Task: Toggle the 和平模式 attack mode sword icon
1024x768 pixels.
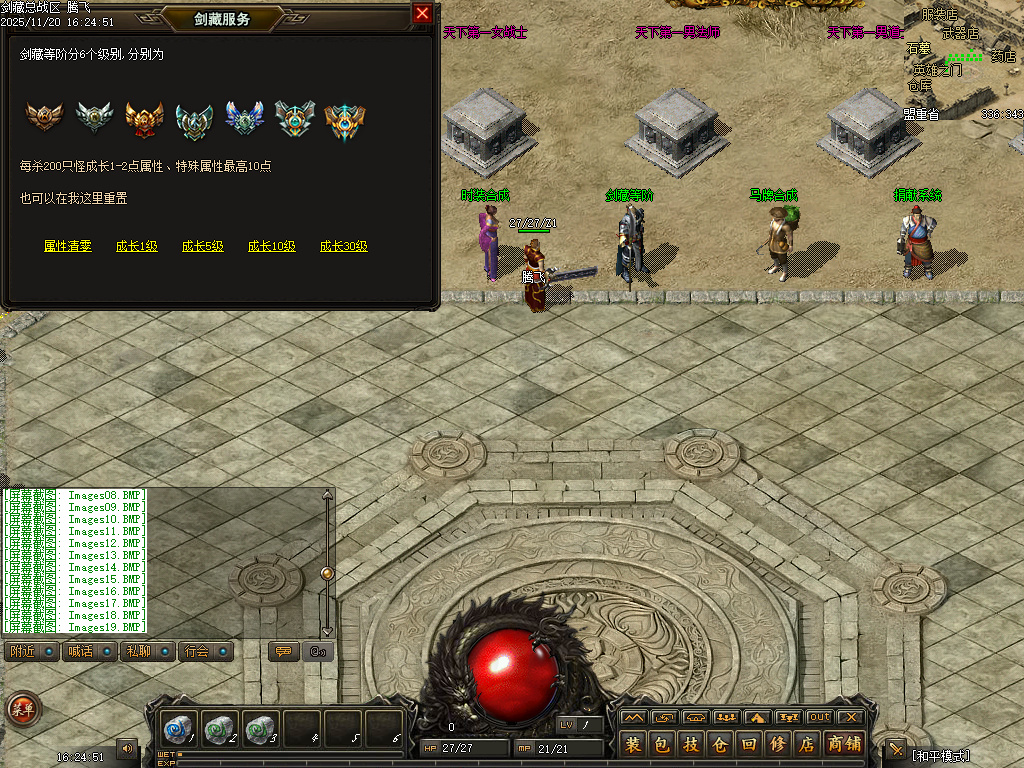Action: [895, 750]
